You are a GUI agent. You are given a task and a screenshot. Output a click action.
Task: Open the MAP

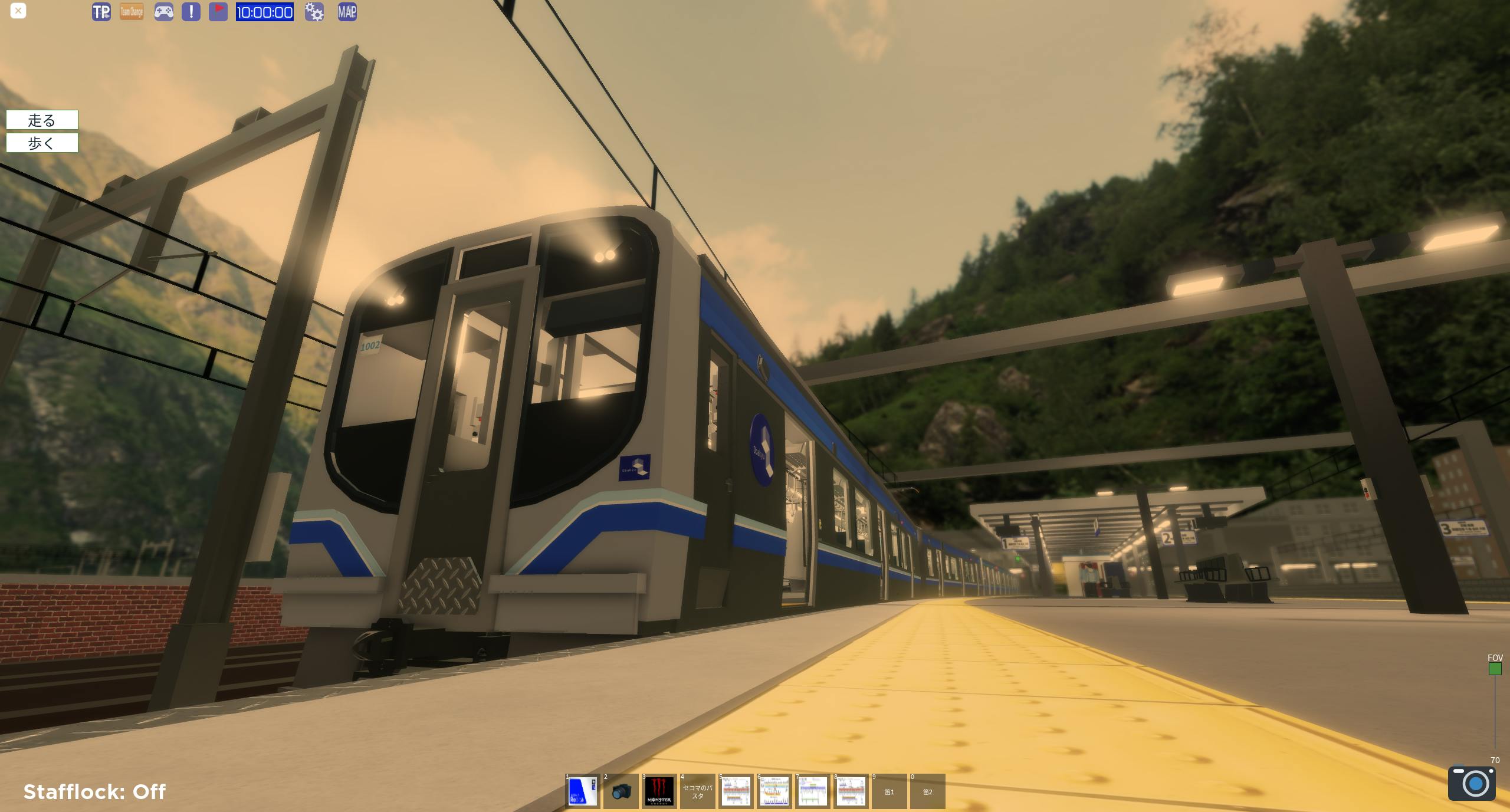point(347,12)
